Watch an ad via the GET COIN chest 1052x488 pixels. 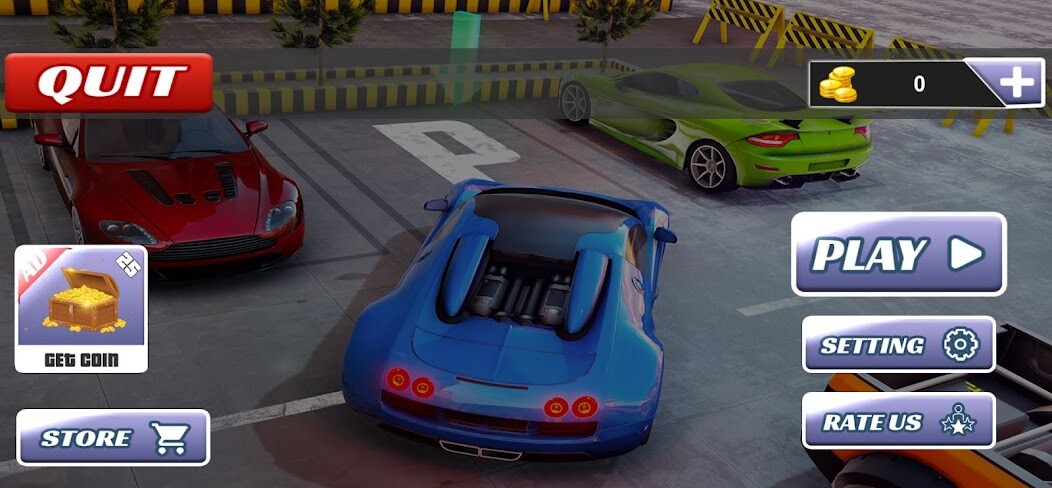pyautogui.click(x=82, y=309)
